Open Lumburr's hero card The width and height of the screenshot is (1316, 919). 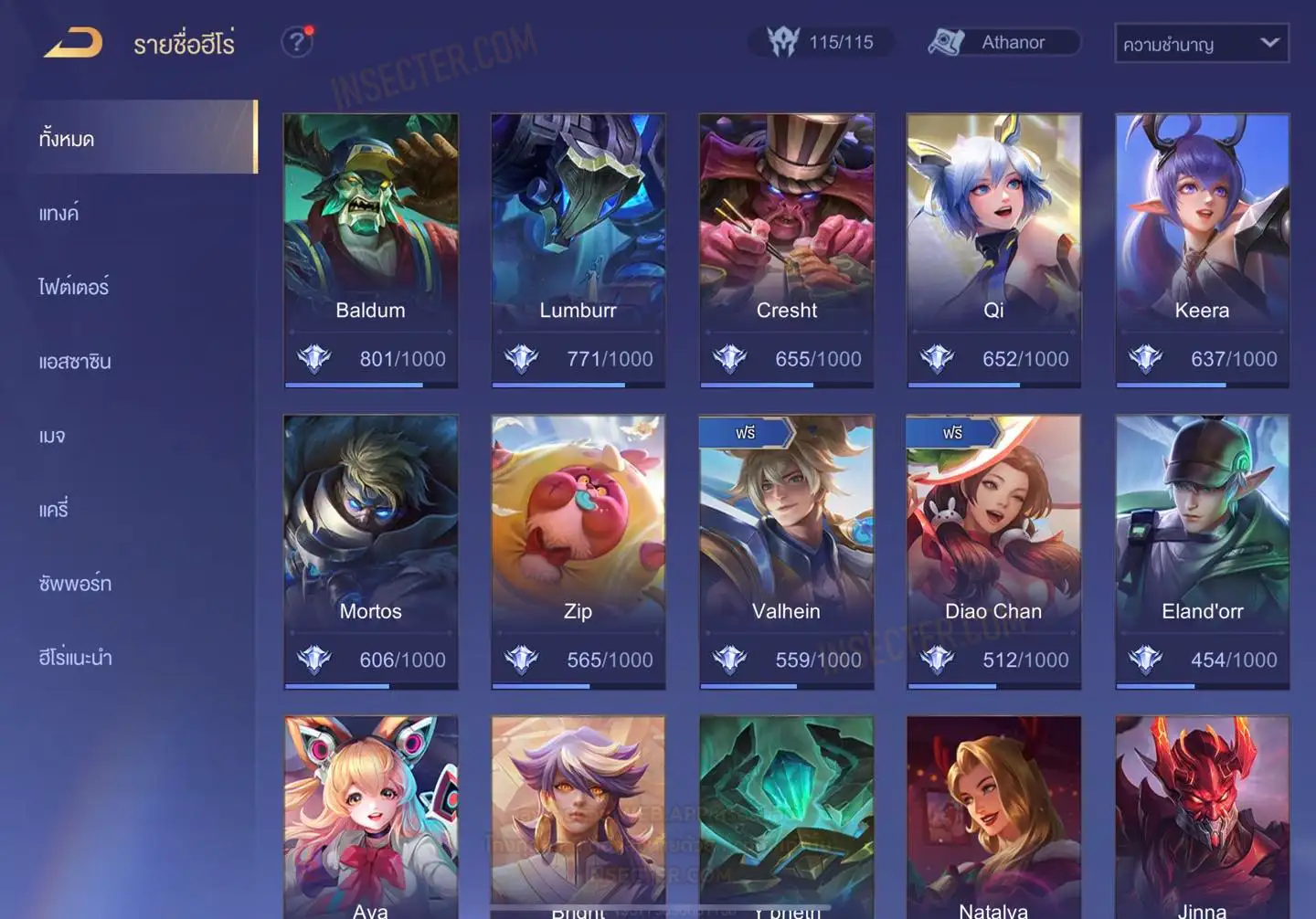point(578,249)
